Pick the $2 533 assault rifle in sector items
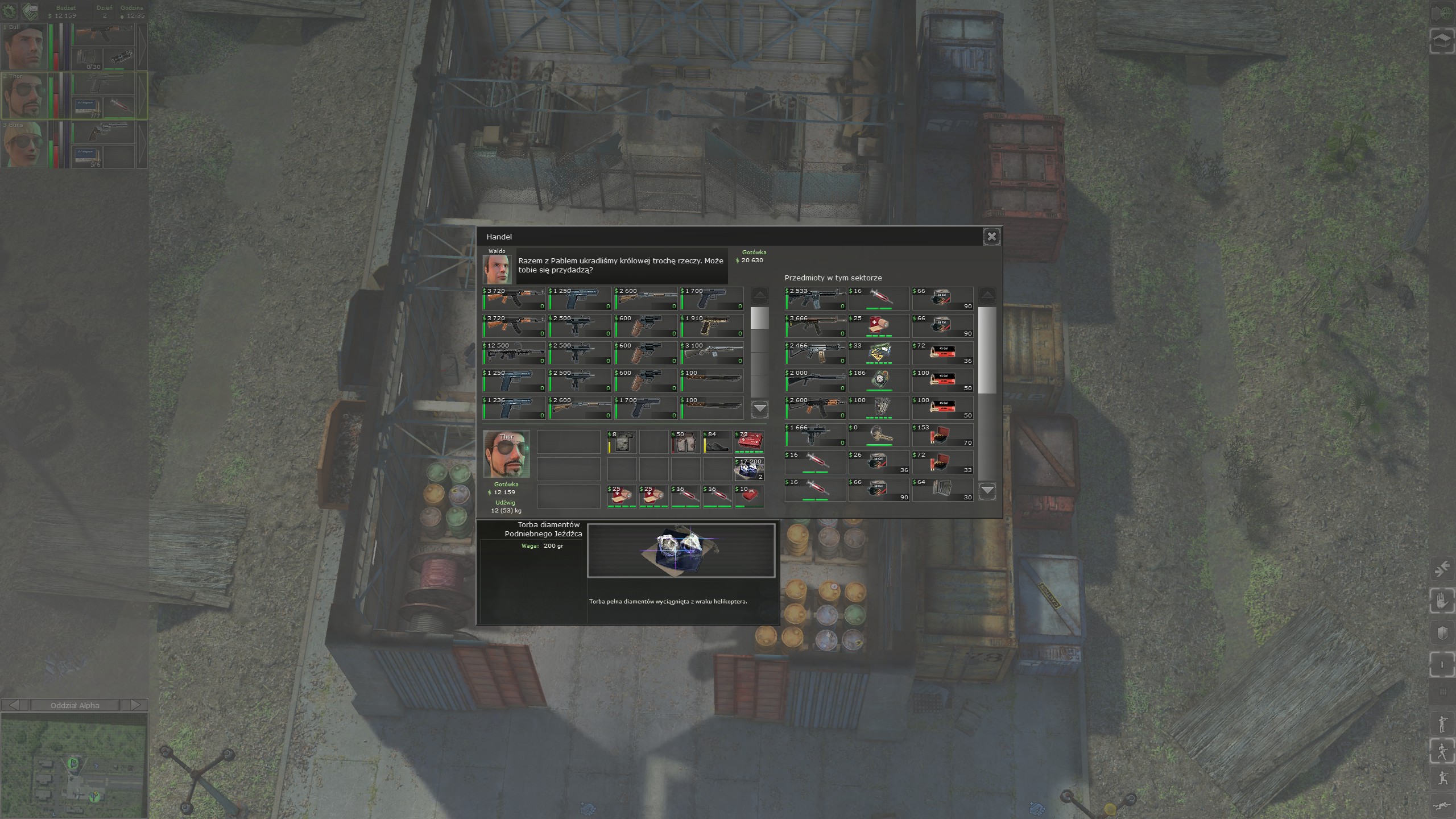Viewport: 1456px width, 819px height. [x=815, y=299]
